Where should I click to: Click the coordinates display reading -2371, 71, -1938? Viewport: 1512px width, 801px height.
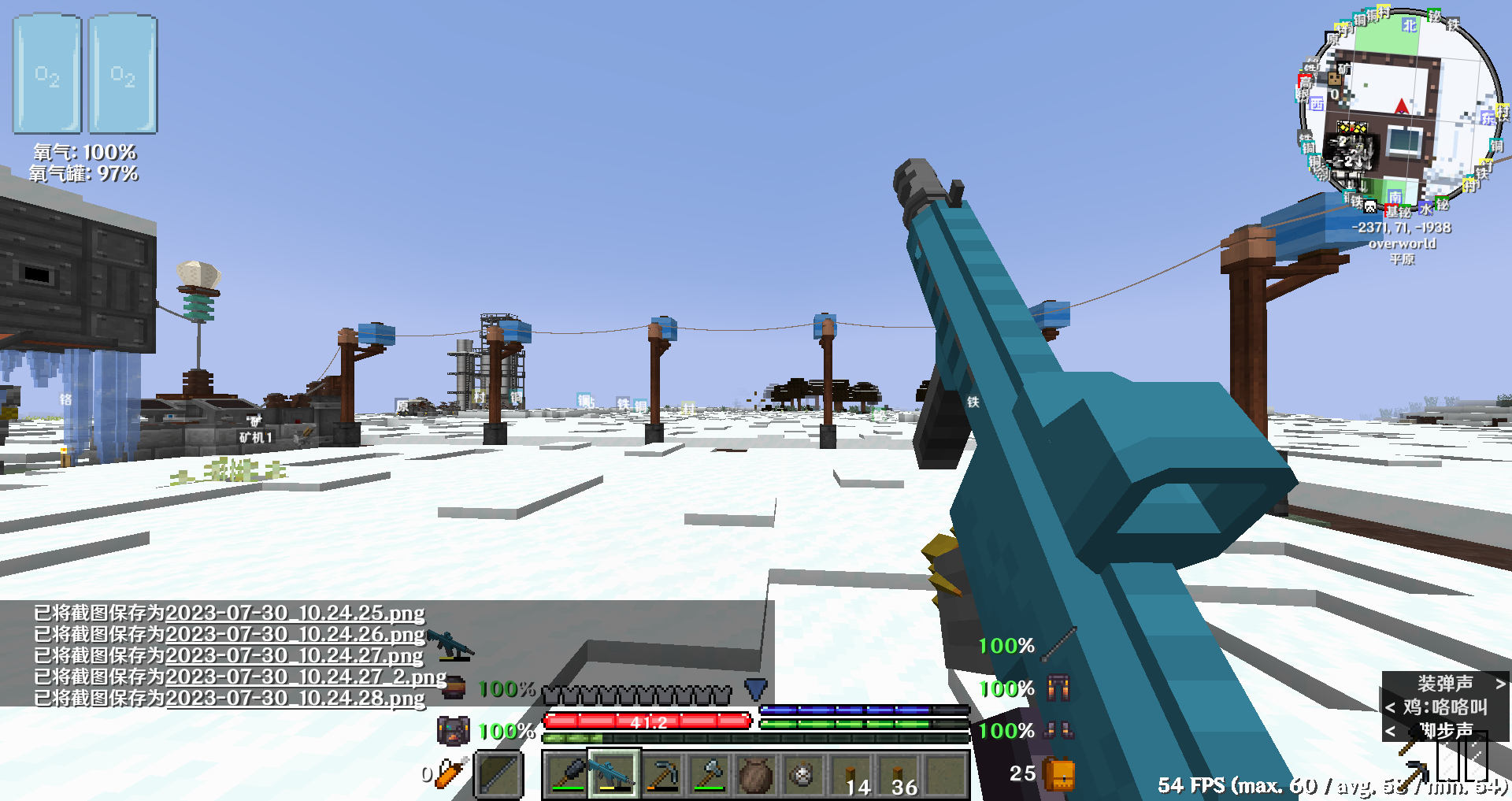(x=1403, y=228)
